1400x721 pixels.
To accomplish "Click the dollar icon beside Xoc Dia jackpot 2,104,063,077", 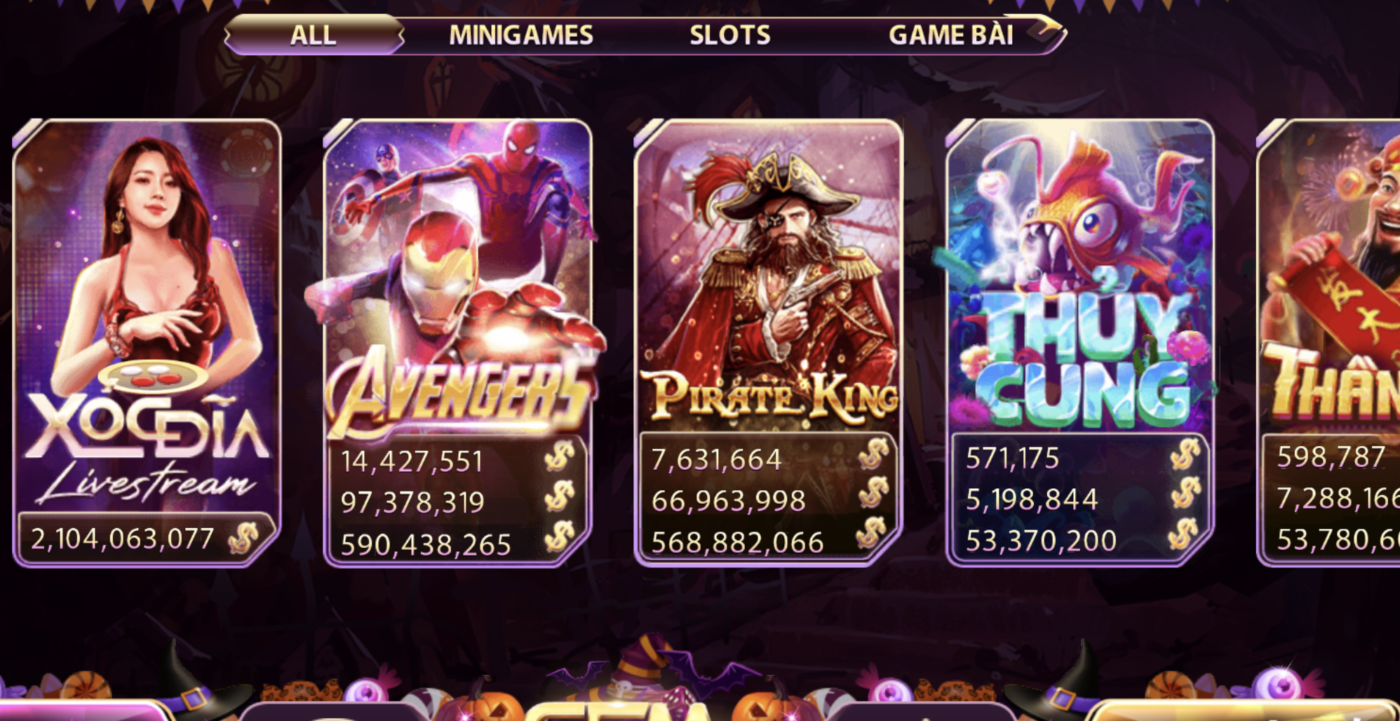I will pyautogui.click(x=243, y=539).
